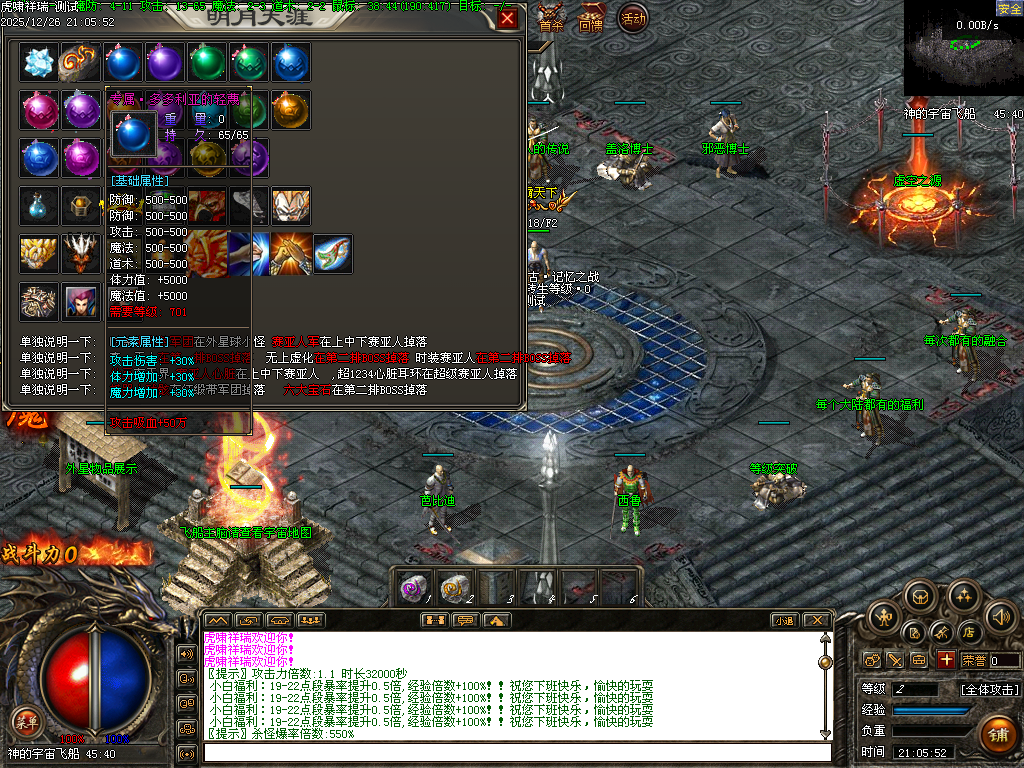This screenshot has height=768, width=1024.
Task: Select the blue potion flask item
Action: tap(39, 205)
